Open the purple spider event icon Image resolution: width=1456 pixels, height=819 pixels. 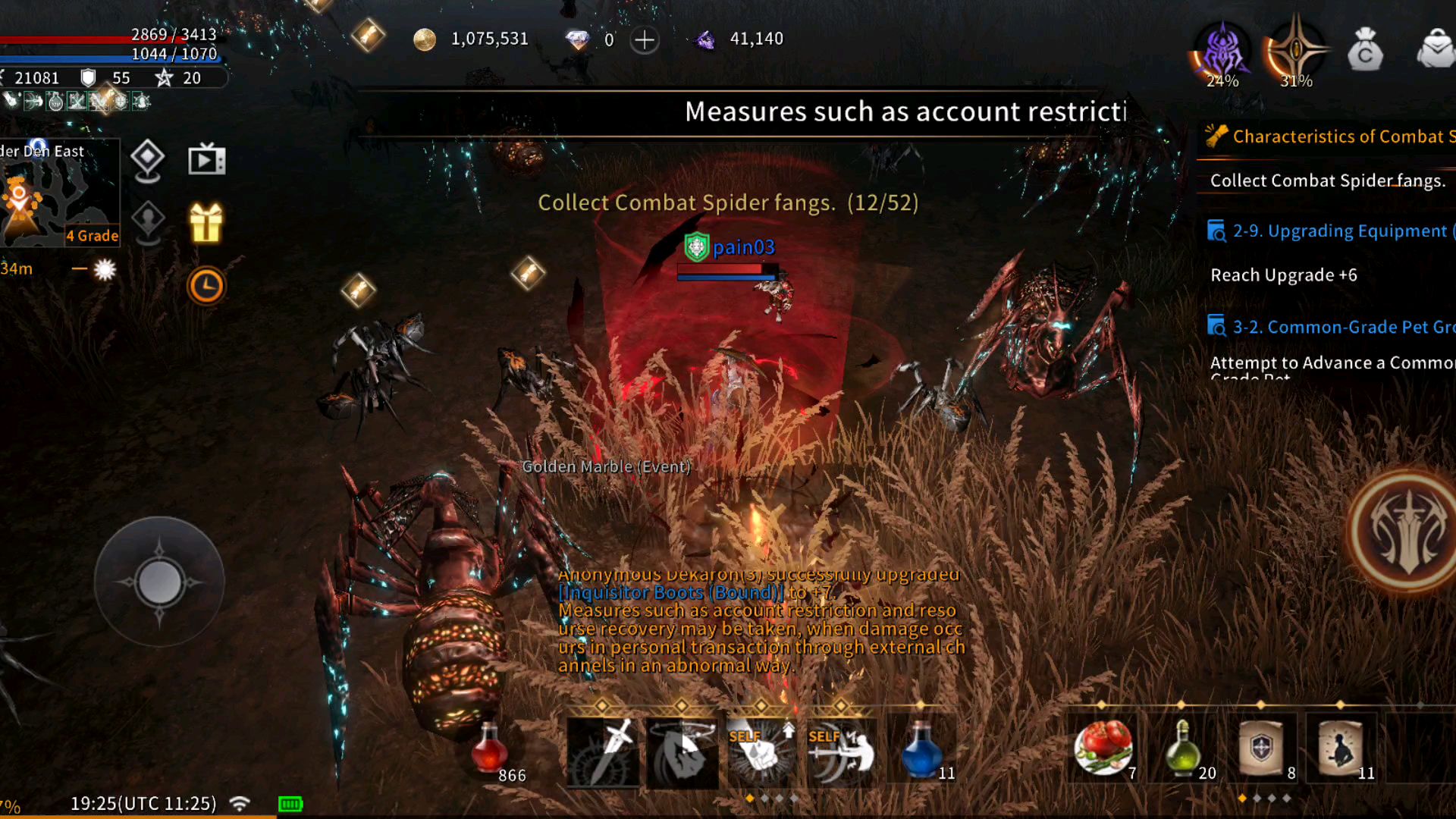(x=1222, y=53)
